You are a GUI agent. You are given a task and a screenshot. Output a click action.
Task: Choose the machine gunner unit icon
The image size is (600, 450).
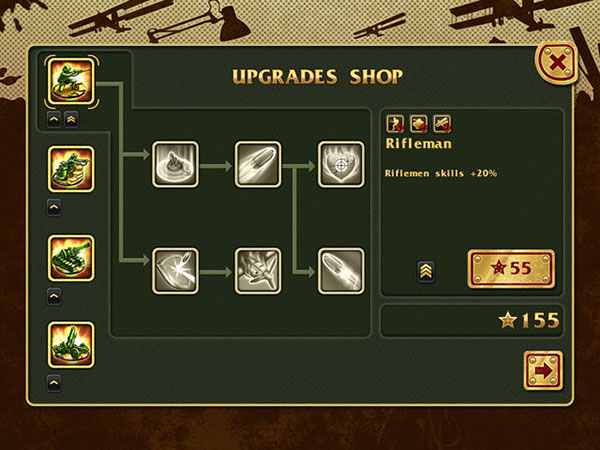[70, 170]
